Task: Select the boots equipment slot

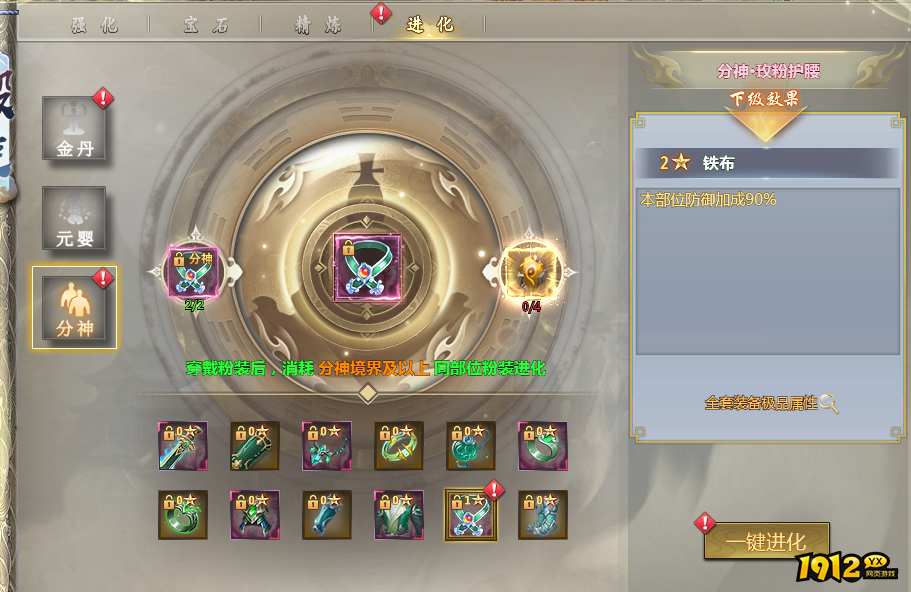Action: click(543, 515)
